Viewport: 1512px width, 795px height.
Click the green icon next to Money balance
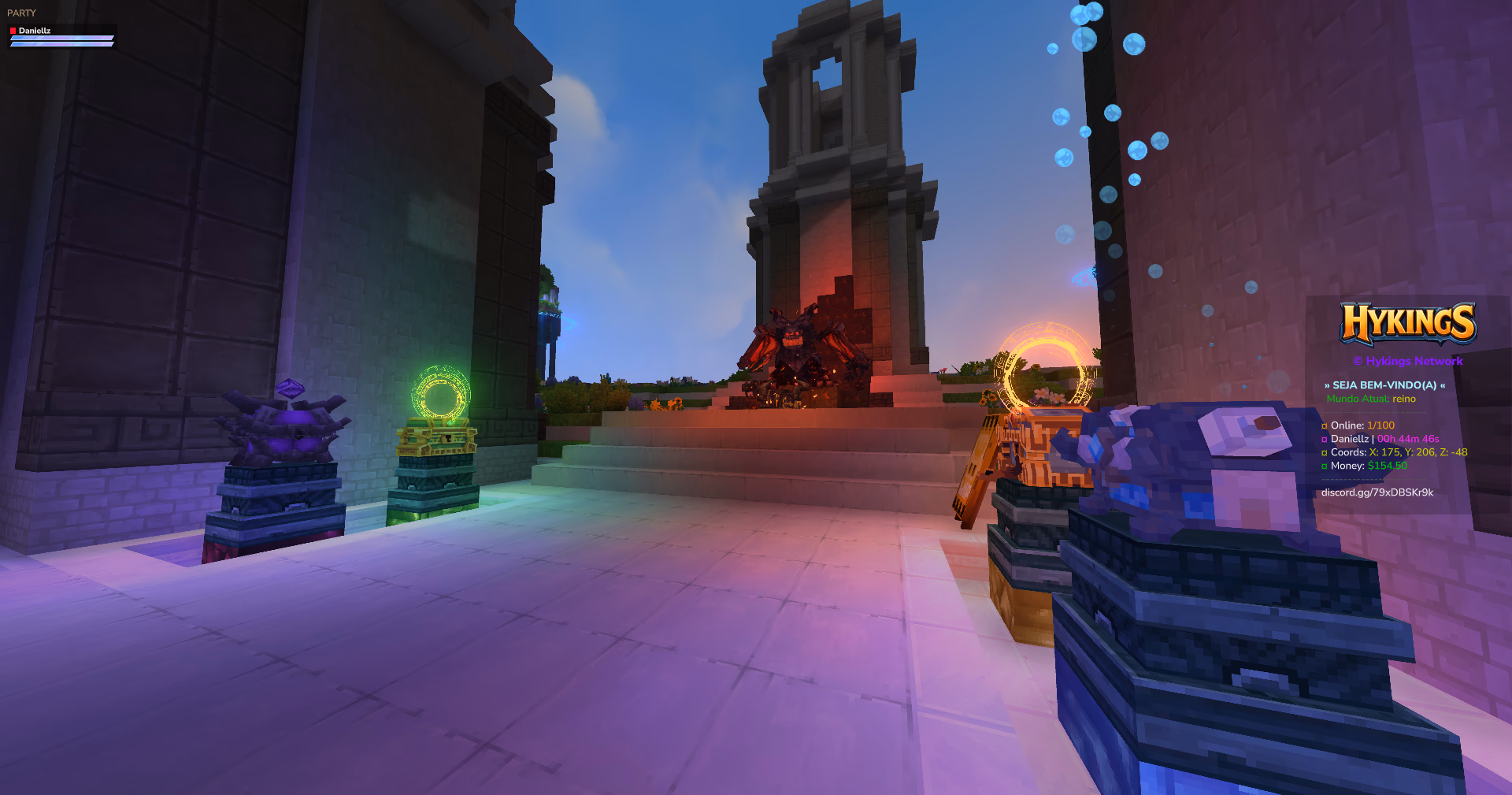(1323, 466)
